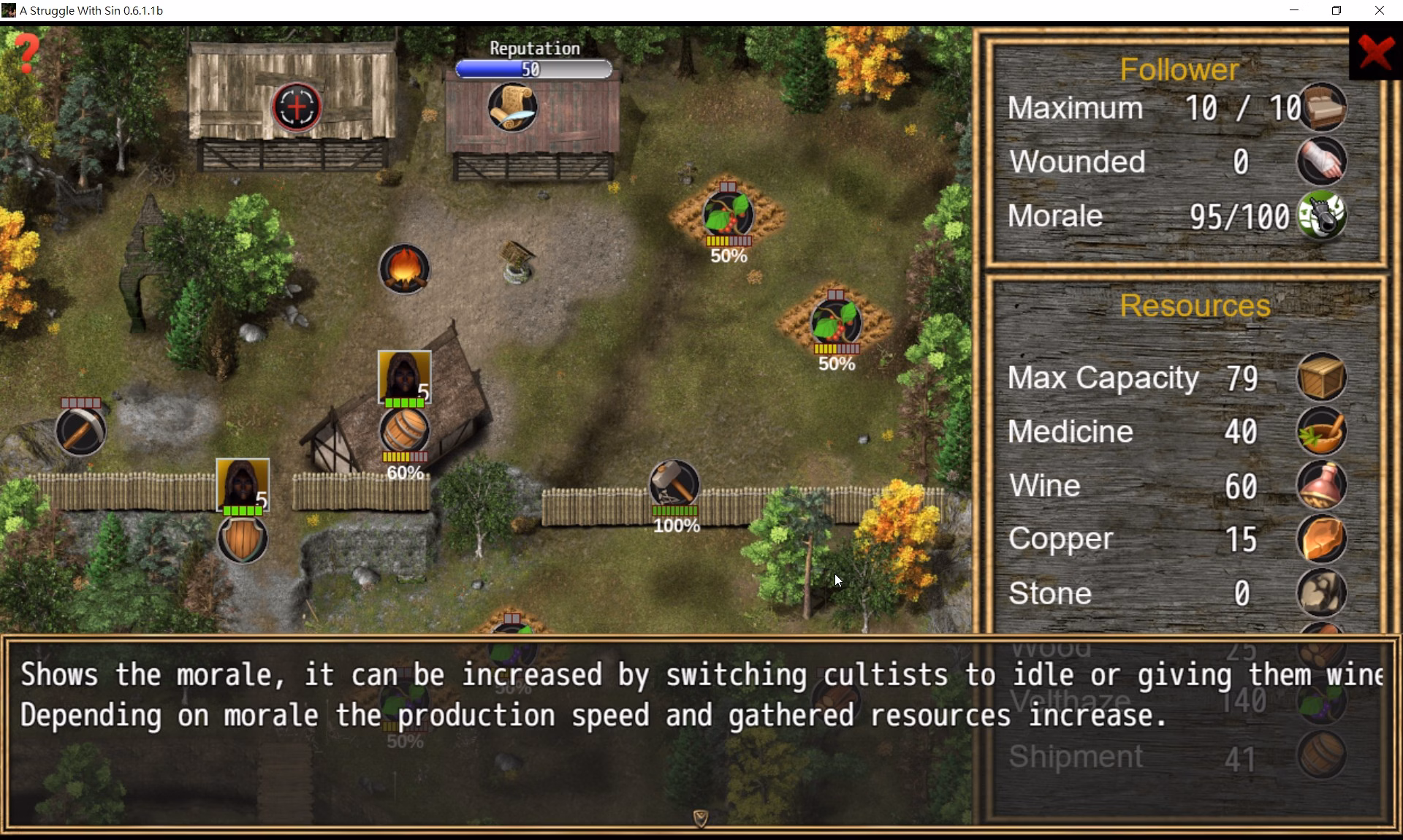Click the Medicine mortar icon
Viewport: 1403px width, 840px height.
coord(1322,432)
